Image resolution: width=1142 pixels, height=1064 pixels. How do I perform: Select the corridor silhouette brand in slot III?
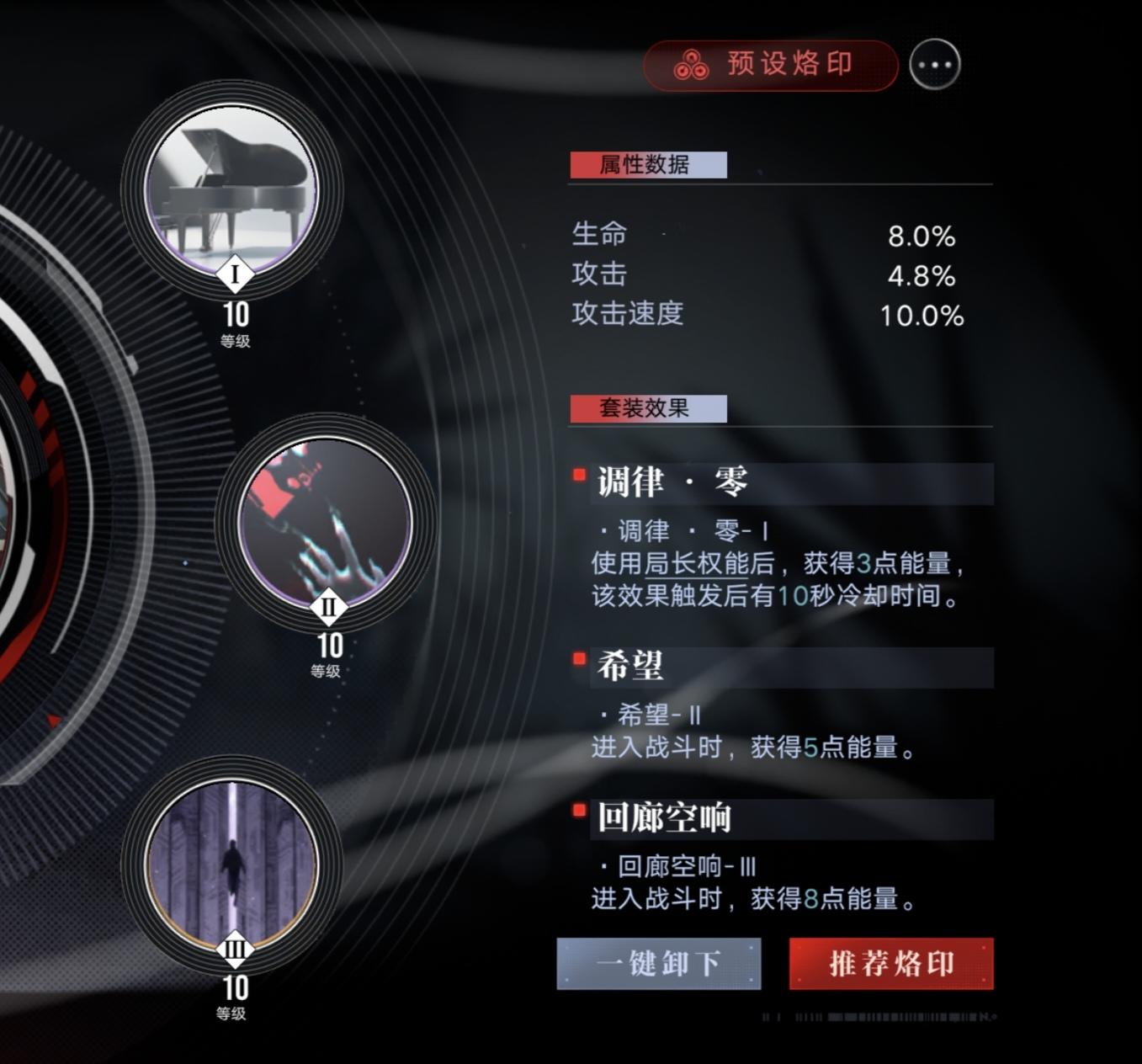(x=236, y=859)
